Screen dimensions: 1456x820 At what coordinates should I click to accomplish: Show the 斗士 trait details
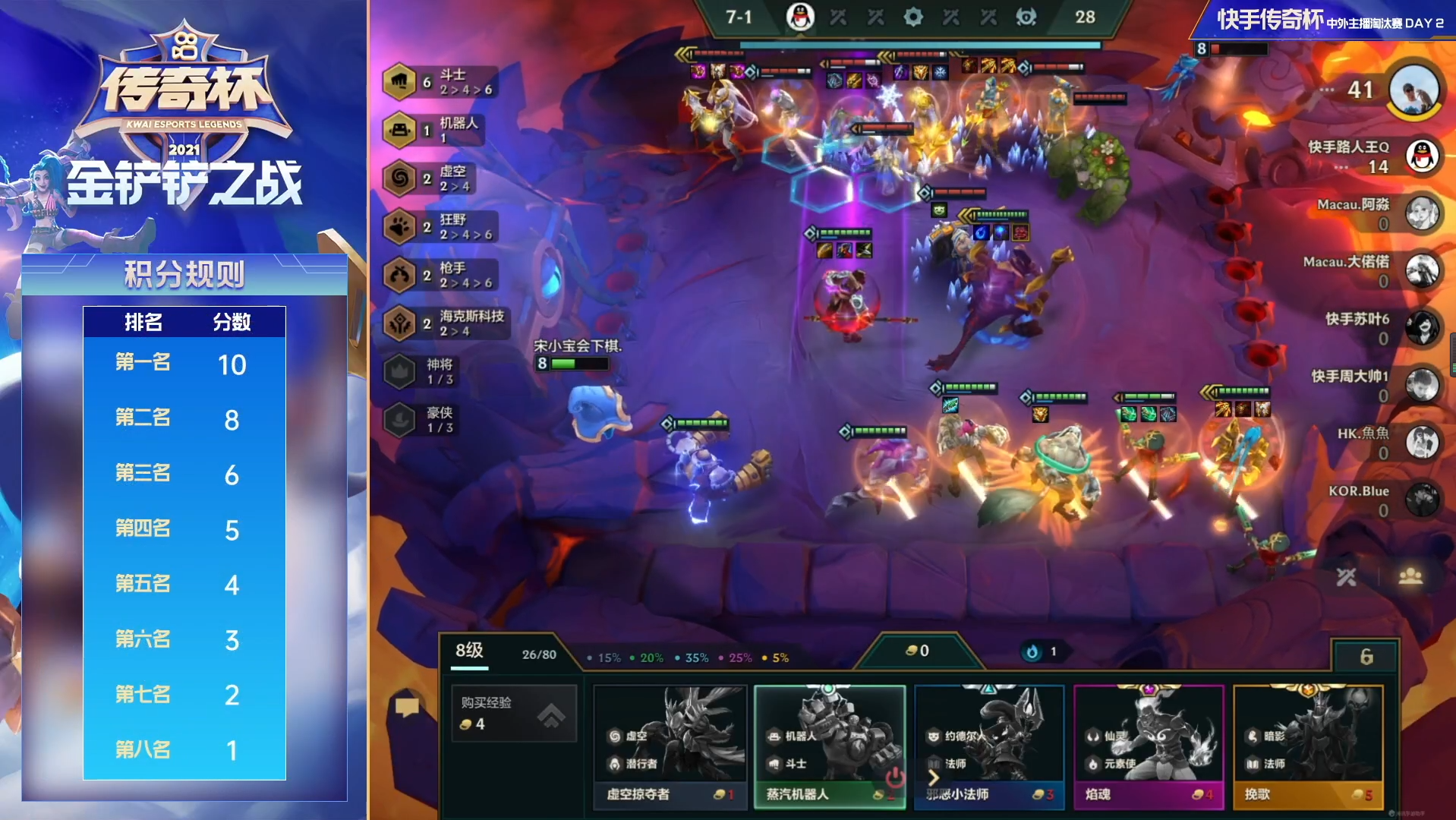[x=441, y=82]
